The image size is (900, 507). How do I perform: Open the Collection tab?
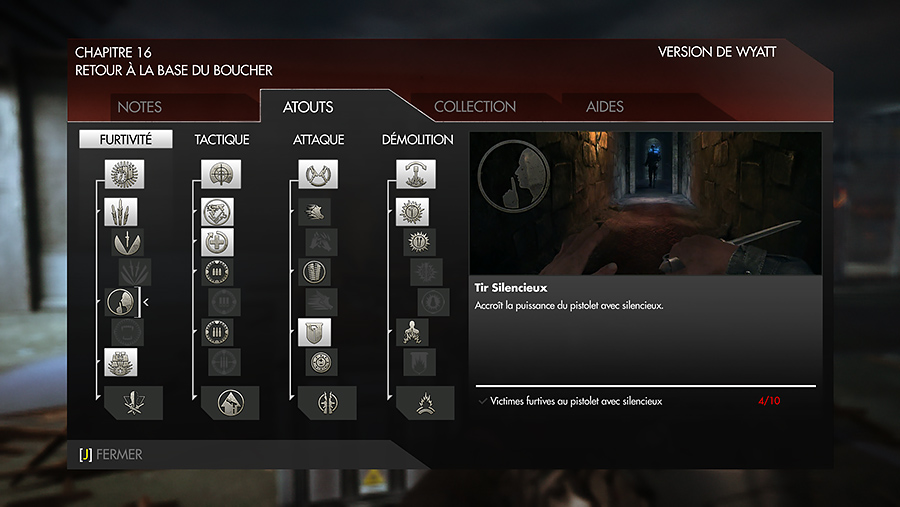pyautogui.click(x=475, y=107)
